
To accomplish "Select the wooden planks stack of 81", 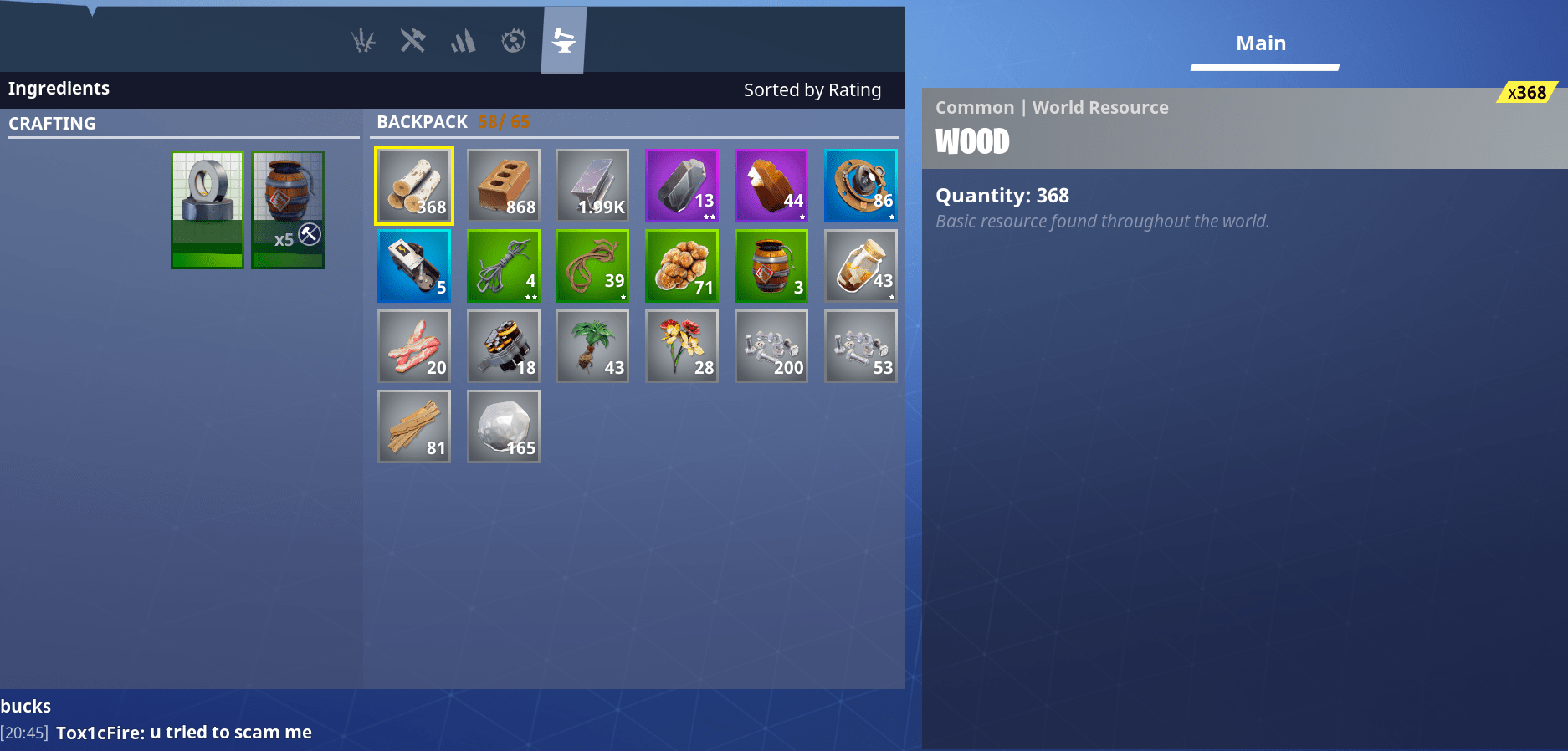I will (413, 426).
